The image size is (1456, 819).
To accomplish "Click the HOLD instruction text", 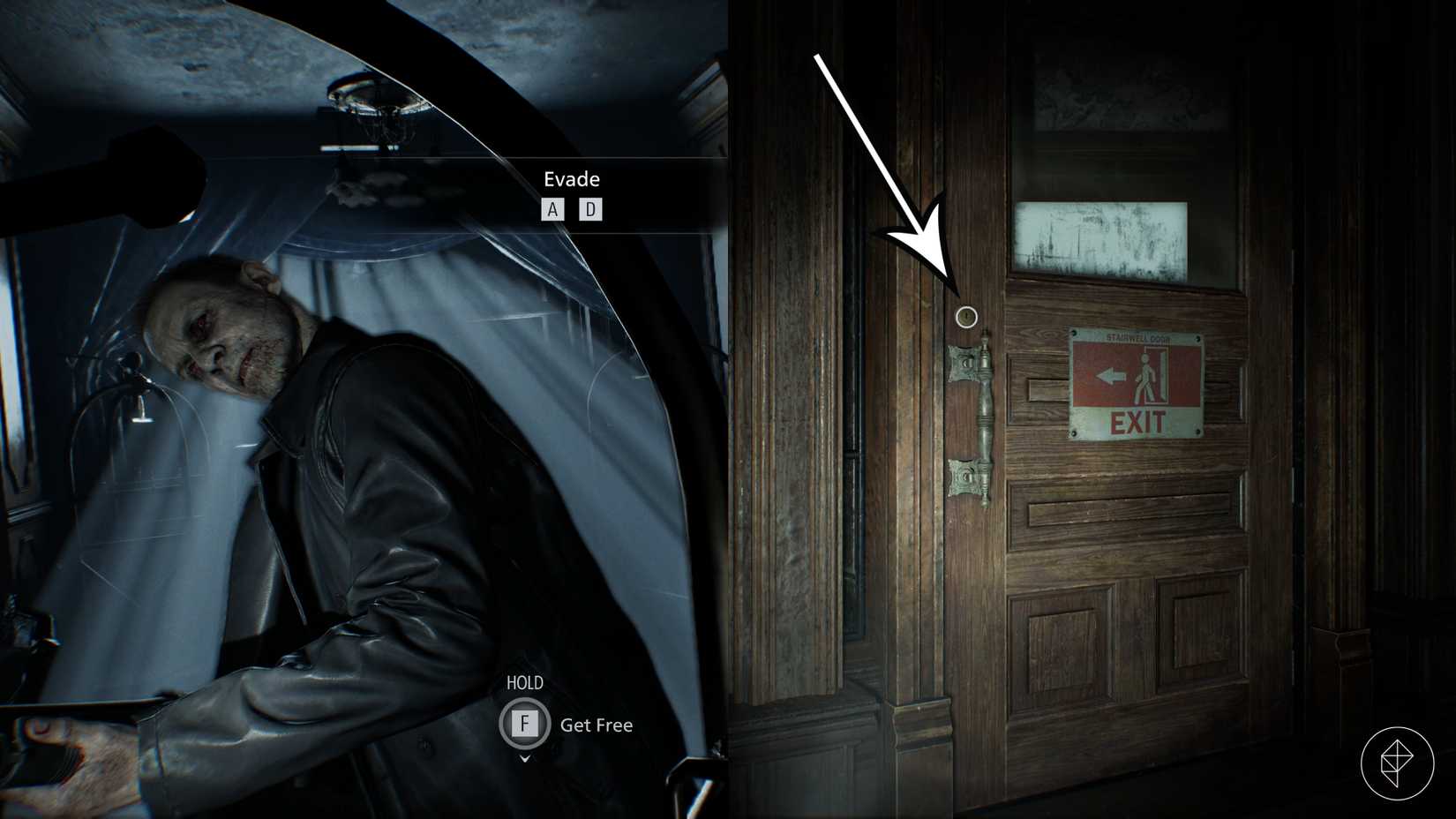I will click(526, 682).
